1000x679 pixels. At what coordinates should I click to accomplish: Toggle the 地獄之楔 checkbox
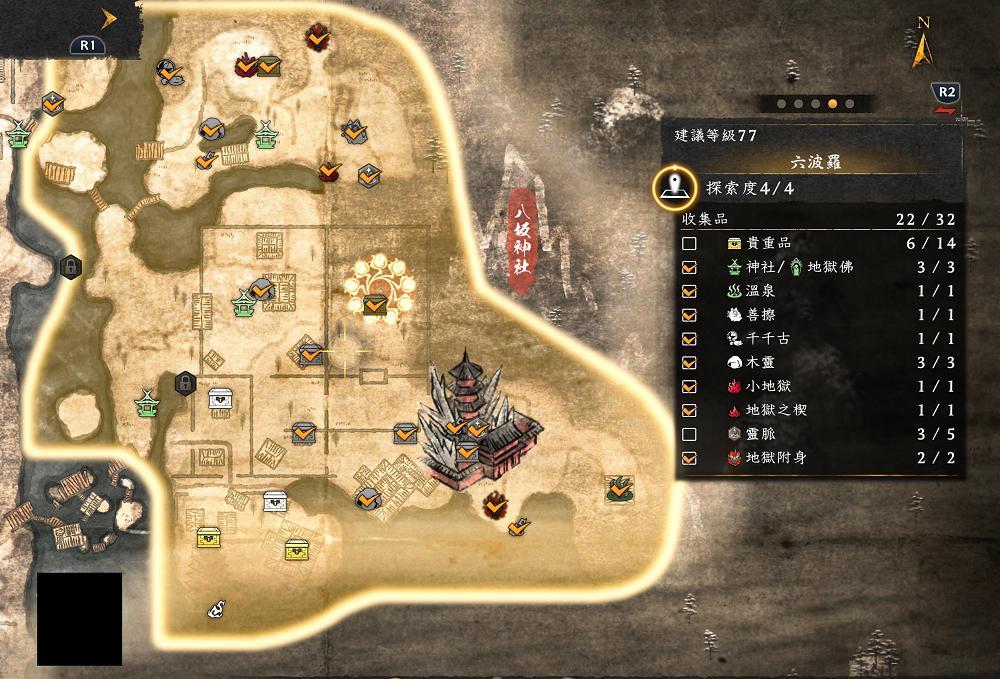pyautogui.click(x=689, y=411)
